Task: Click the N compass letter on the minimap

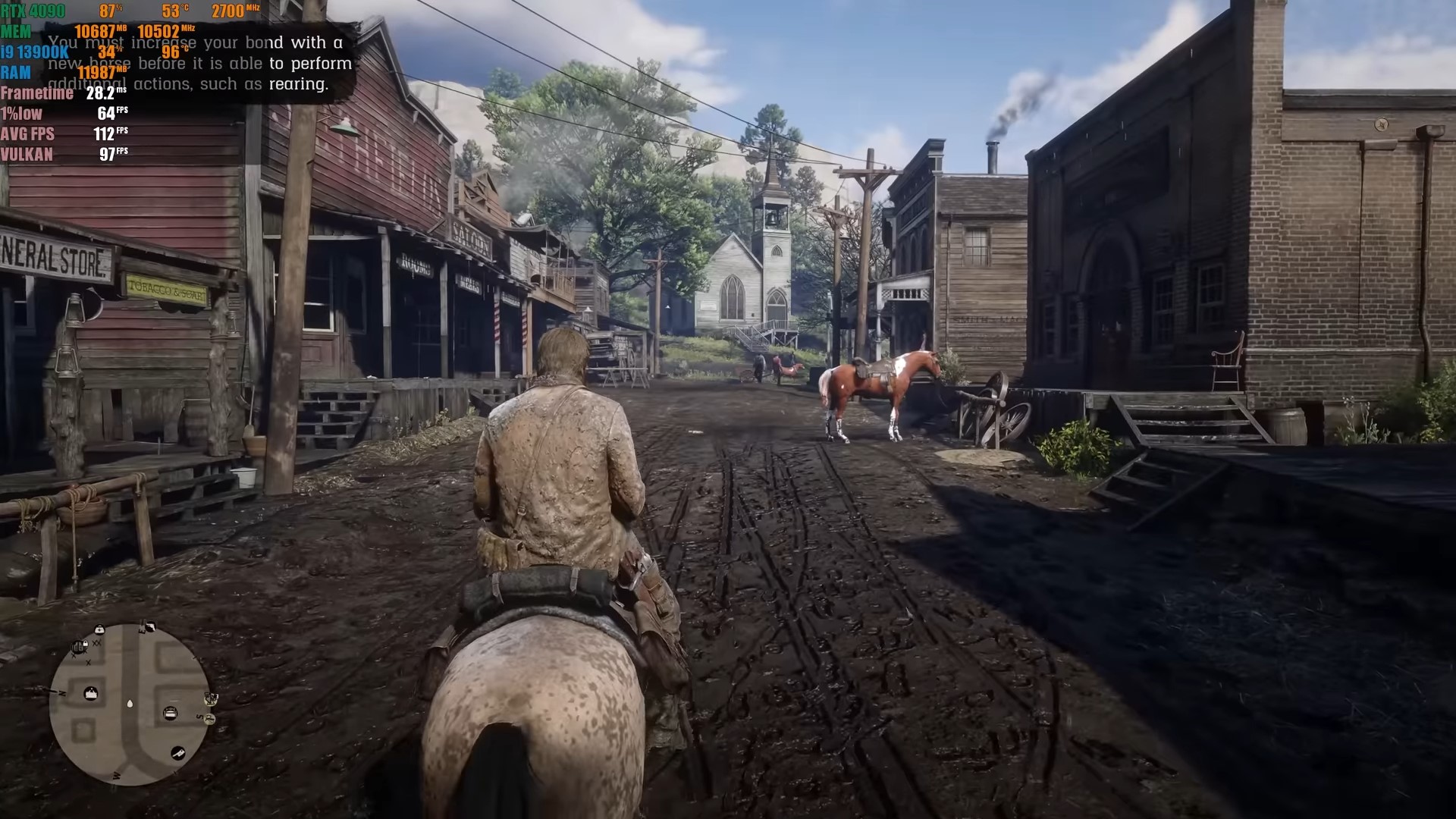Action: tap(61, 692)
